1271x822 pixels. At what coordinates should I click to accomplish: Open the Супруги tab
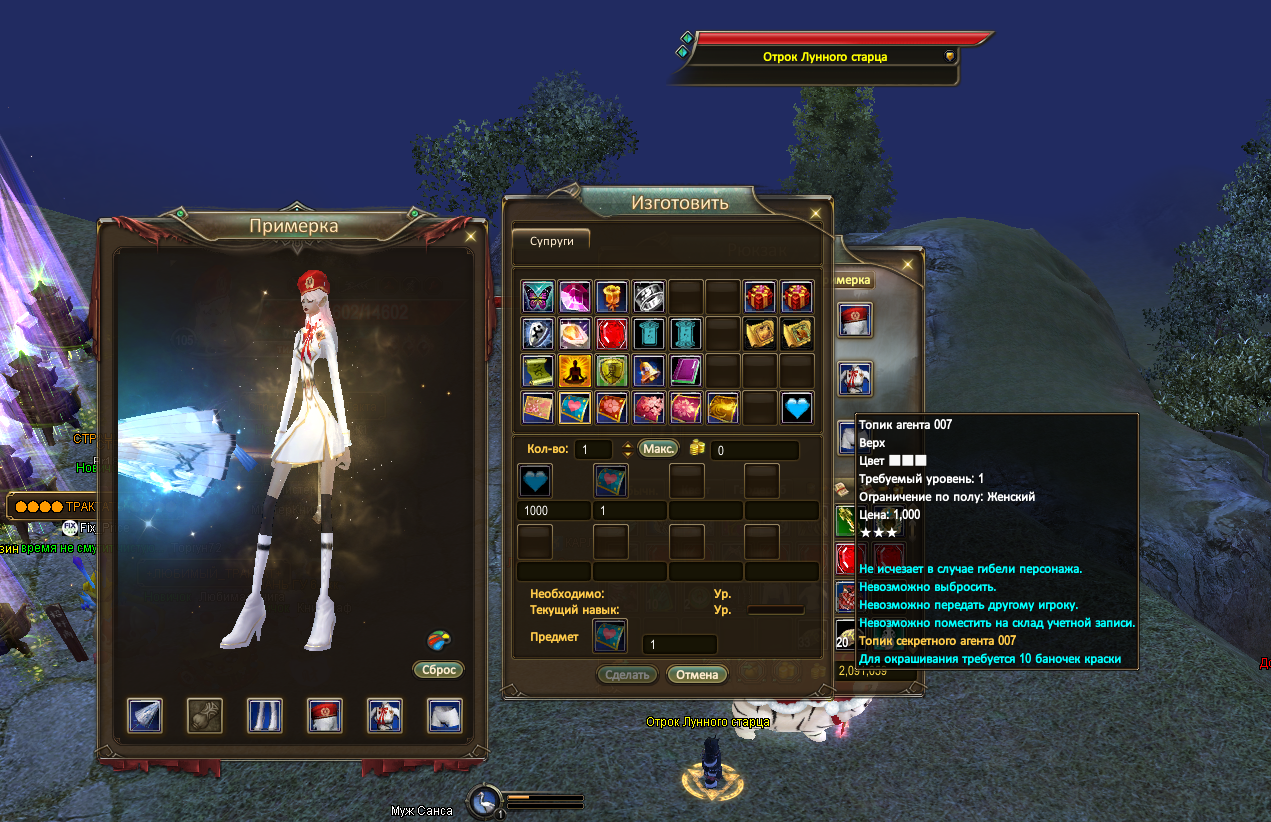551,240
